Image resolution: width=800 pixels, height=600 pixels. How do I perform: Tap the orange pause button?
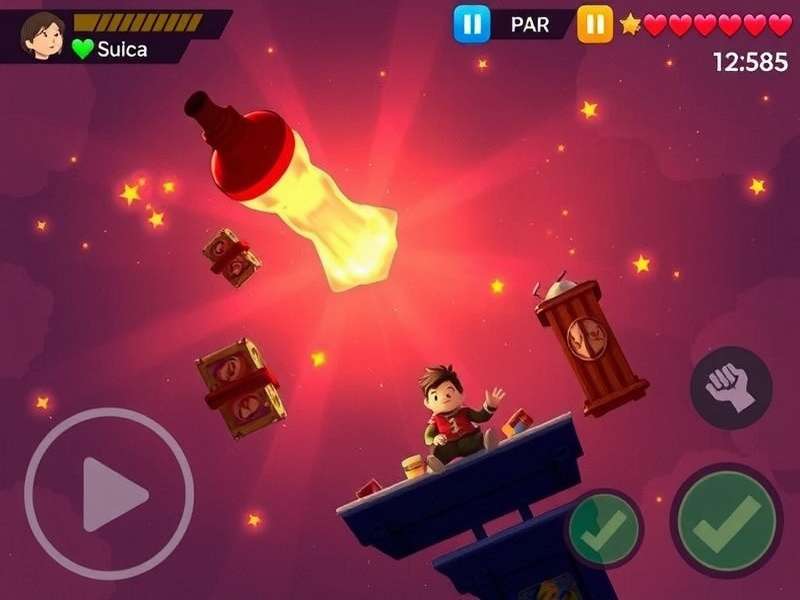(594, 24)
